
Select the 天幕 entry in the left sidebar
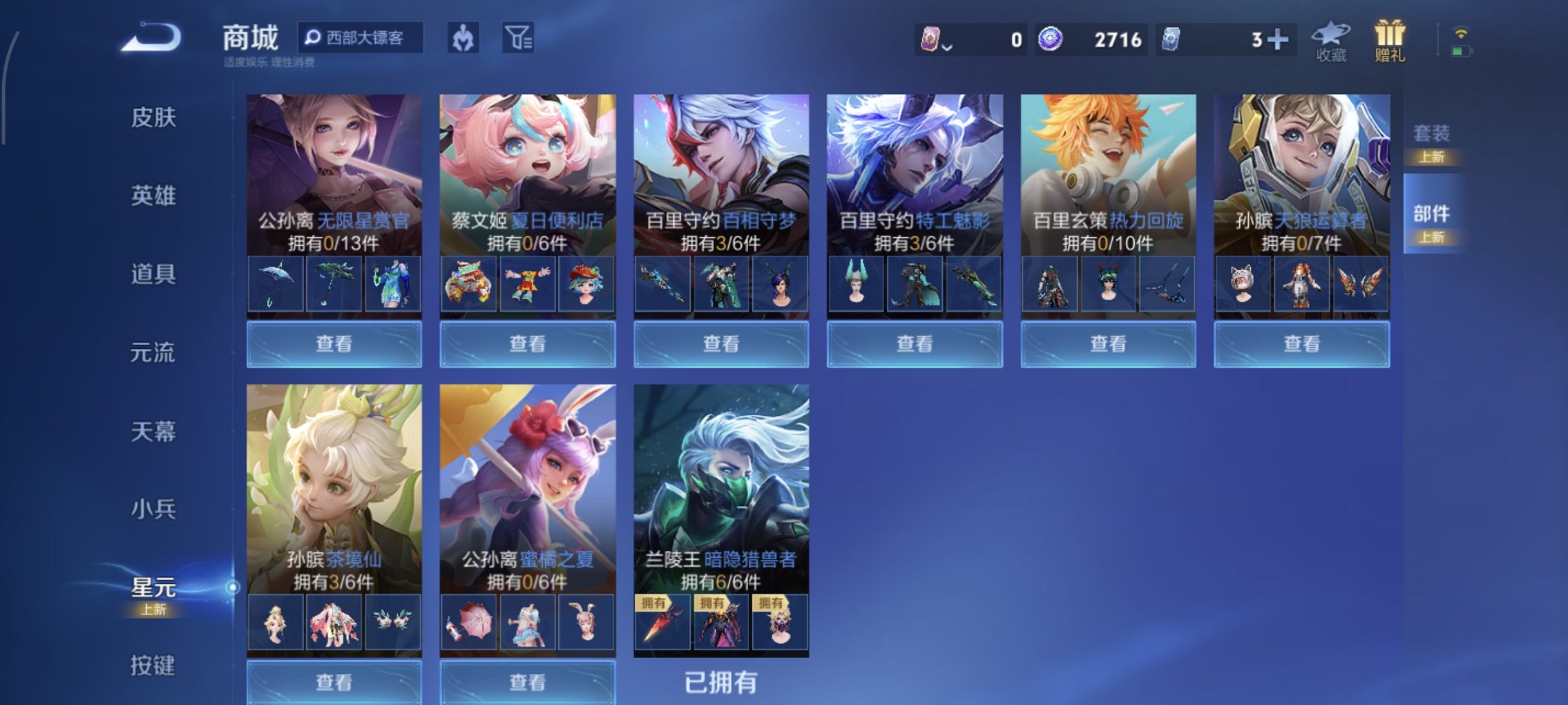152,430
